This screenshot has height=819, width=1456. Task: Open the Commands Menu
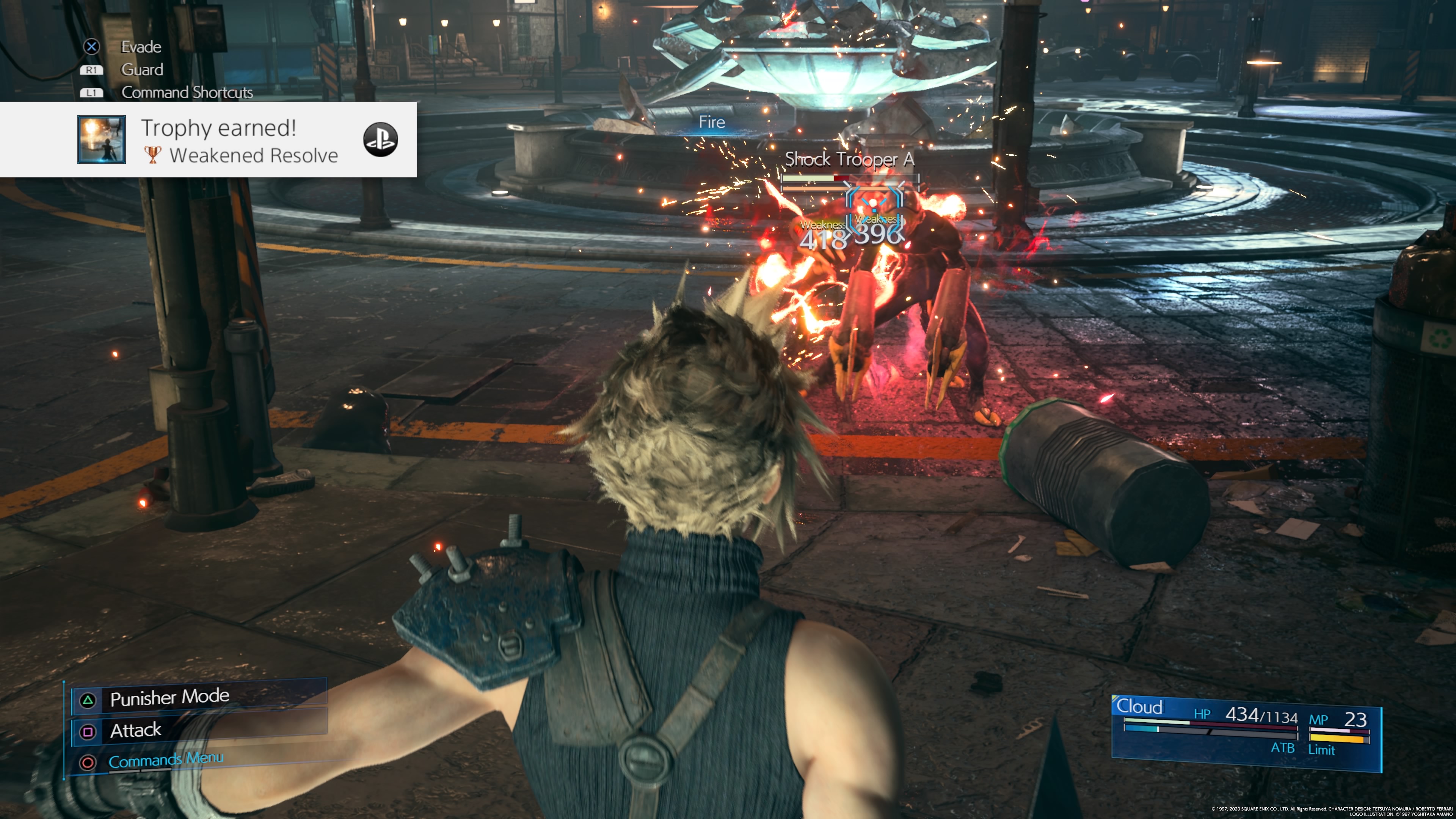coord(166,760)
